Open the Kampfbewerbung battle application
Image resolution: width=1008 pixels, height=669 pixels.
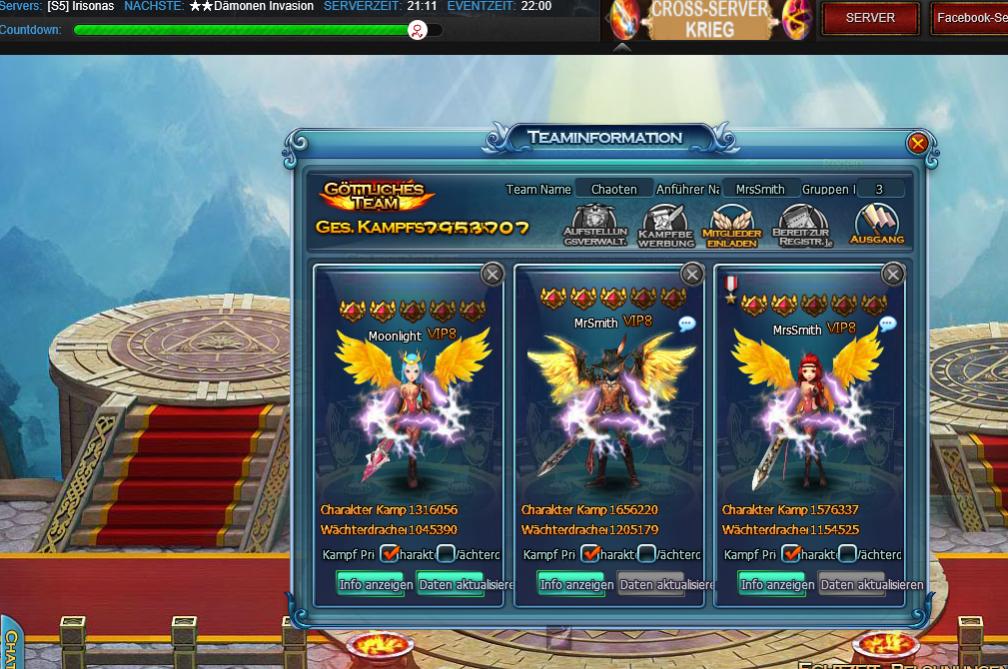coord(665,227)
